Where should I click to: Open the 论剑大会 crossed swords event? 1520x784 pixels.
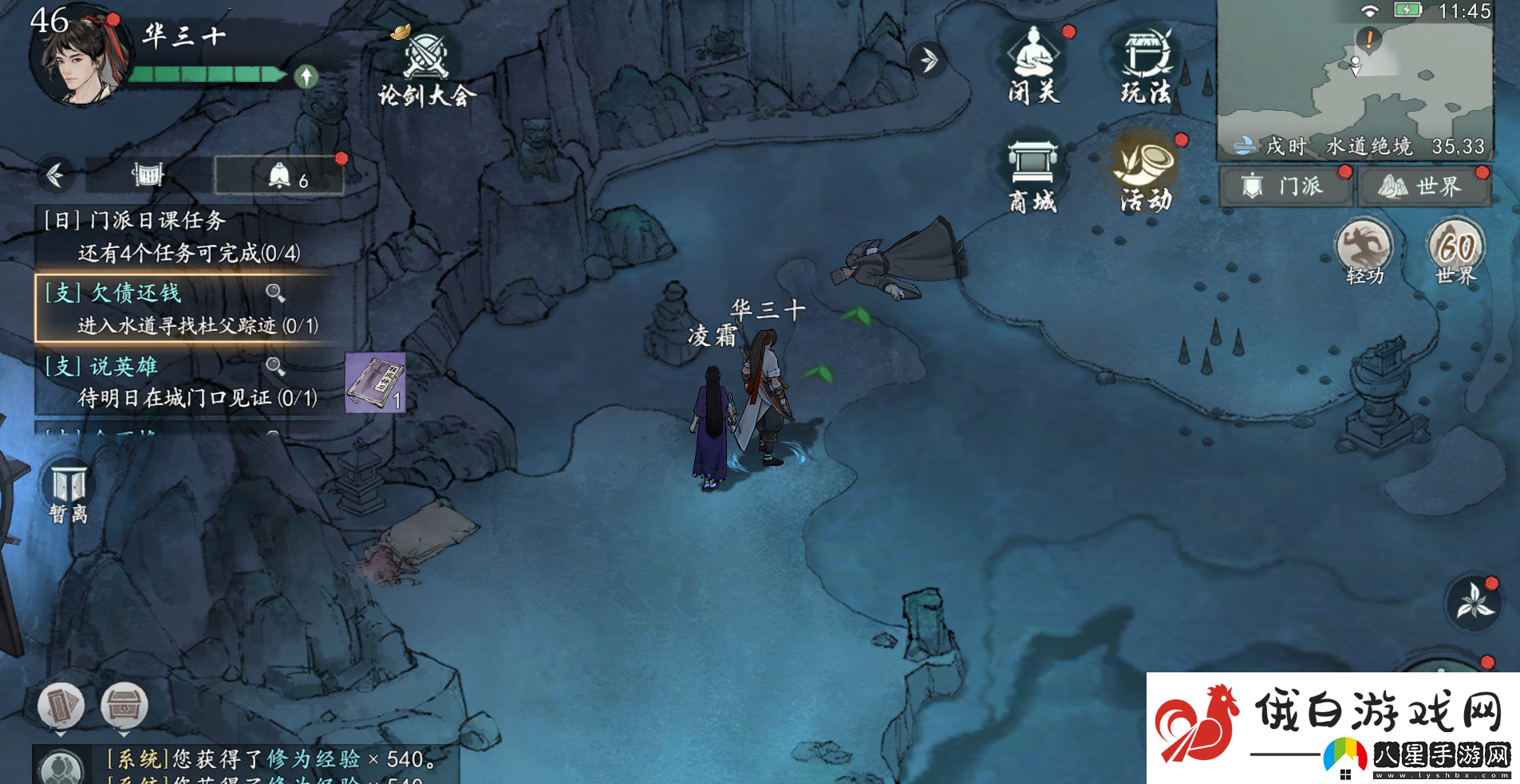(x=427, y=66)
